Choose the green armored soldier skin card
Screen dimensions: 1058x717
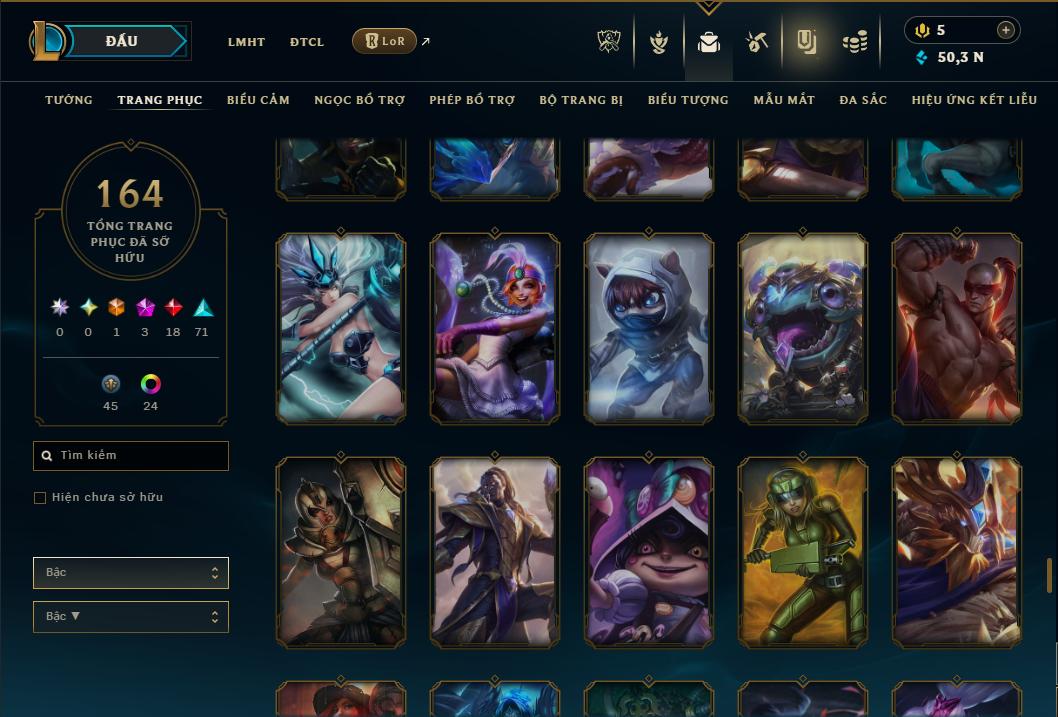click(803, 552)
